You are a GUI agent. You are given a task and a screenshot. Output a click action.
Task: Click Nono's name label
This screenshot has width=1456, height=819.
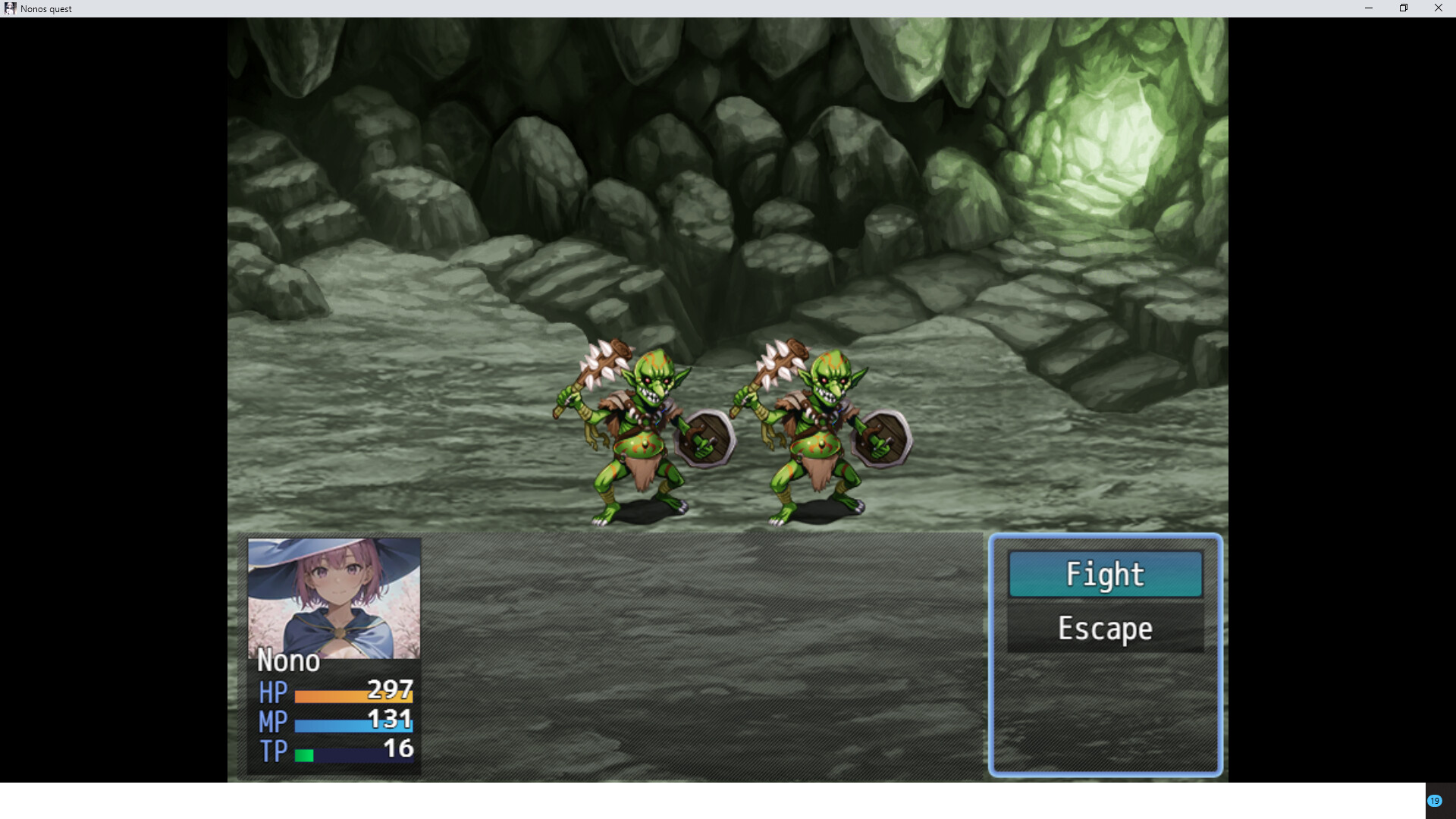tap(288, 661)
